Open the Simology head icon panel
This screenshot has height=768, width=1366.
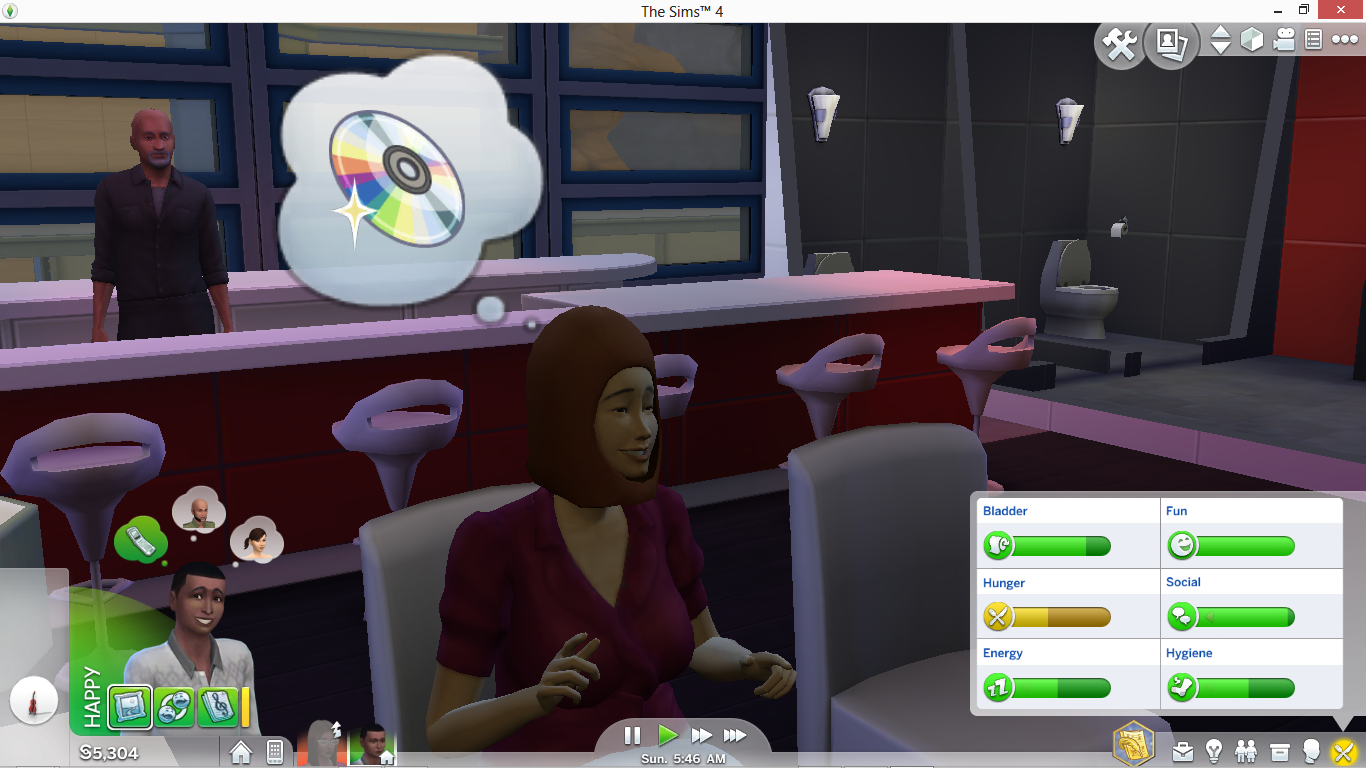(x=1314, y=751)
